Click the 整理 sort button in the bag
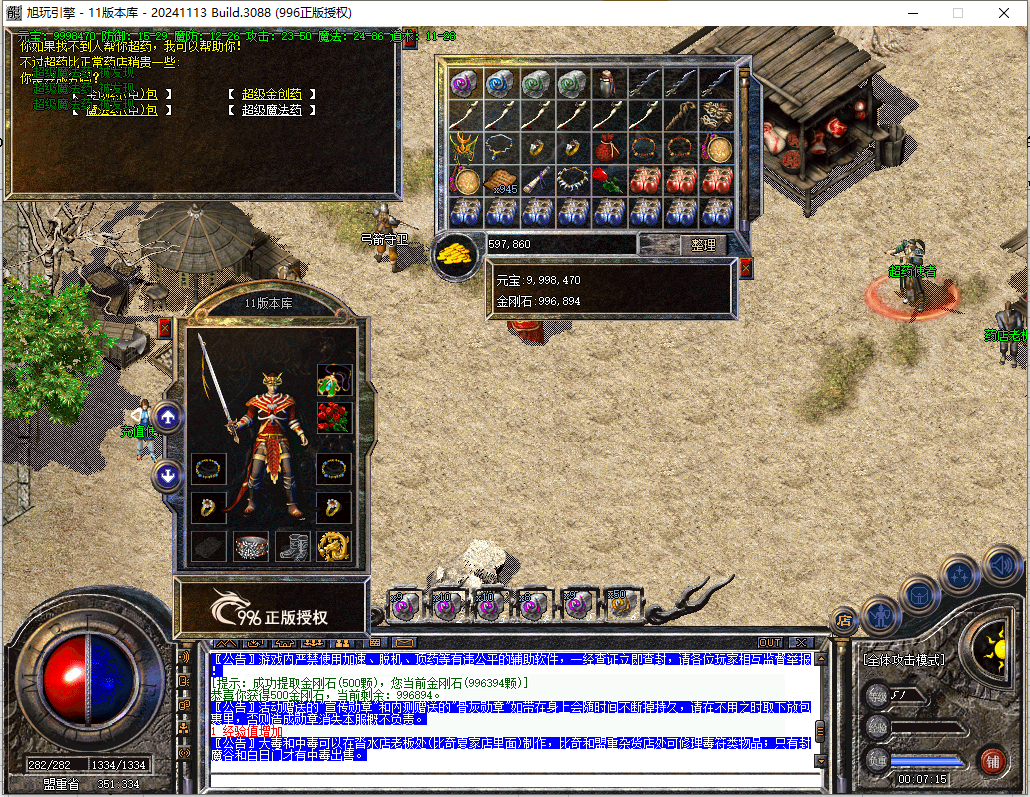The width and height of the screenshot is (1030, 797). click(x=703, y=245)
